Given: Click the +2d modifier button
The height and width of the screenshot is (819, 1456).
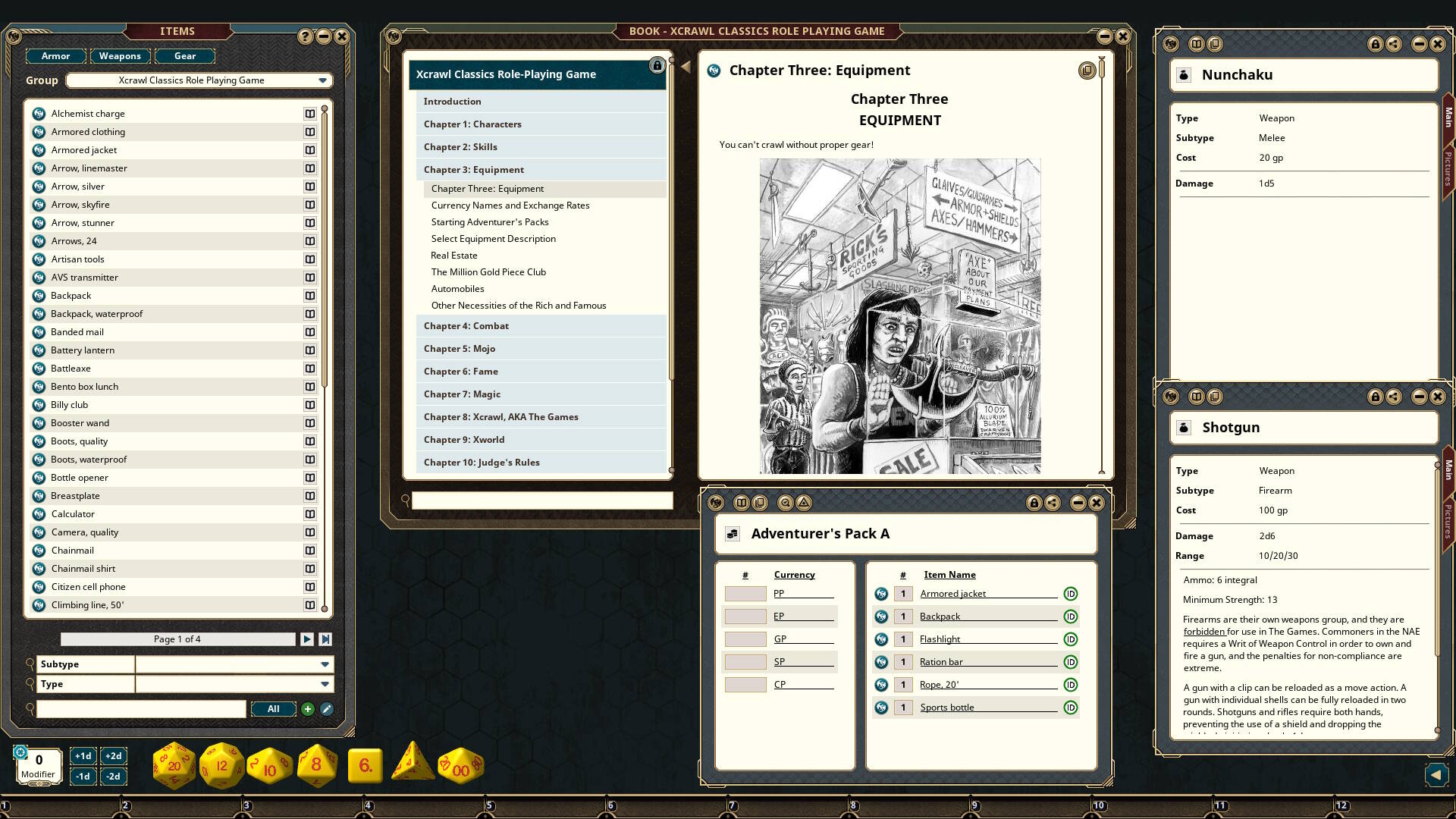Looking at the screenshot, I should tap(113, 755).
